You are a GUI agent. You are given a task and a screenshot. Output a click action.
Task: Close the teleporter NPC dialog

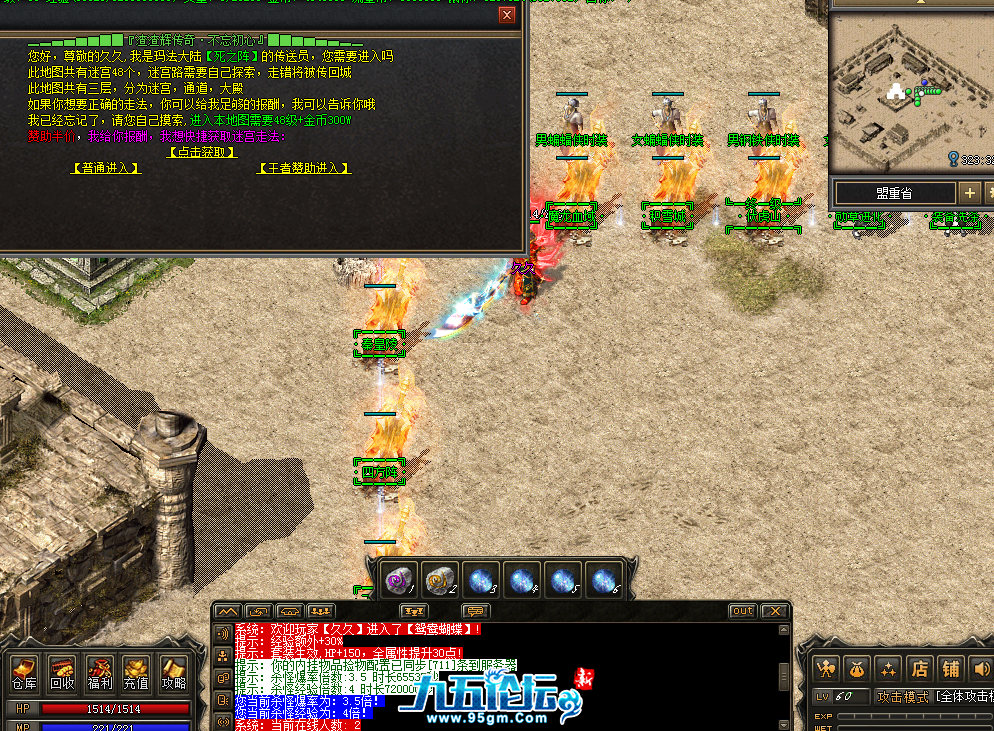coord(507,15)
